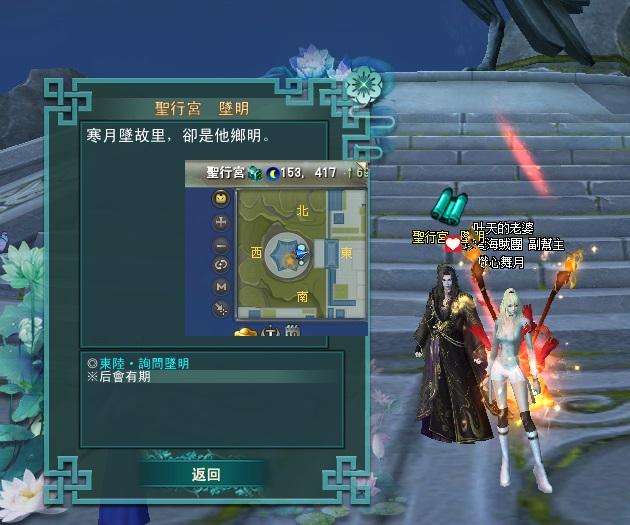This screenshot has height=525, width=630.
Task: Open the world map with the M button
Action: (x=221, y=288)
